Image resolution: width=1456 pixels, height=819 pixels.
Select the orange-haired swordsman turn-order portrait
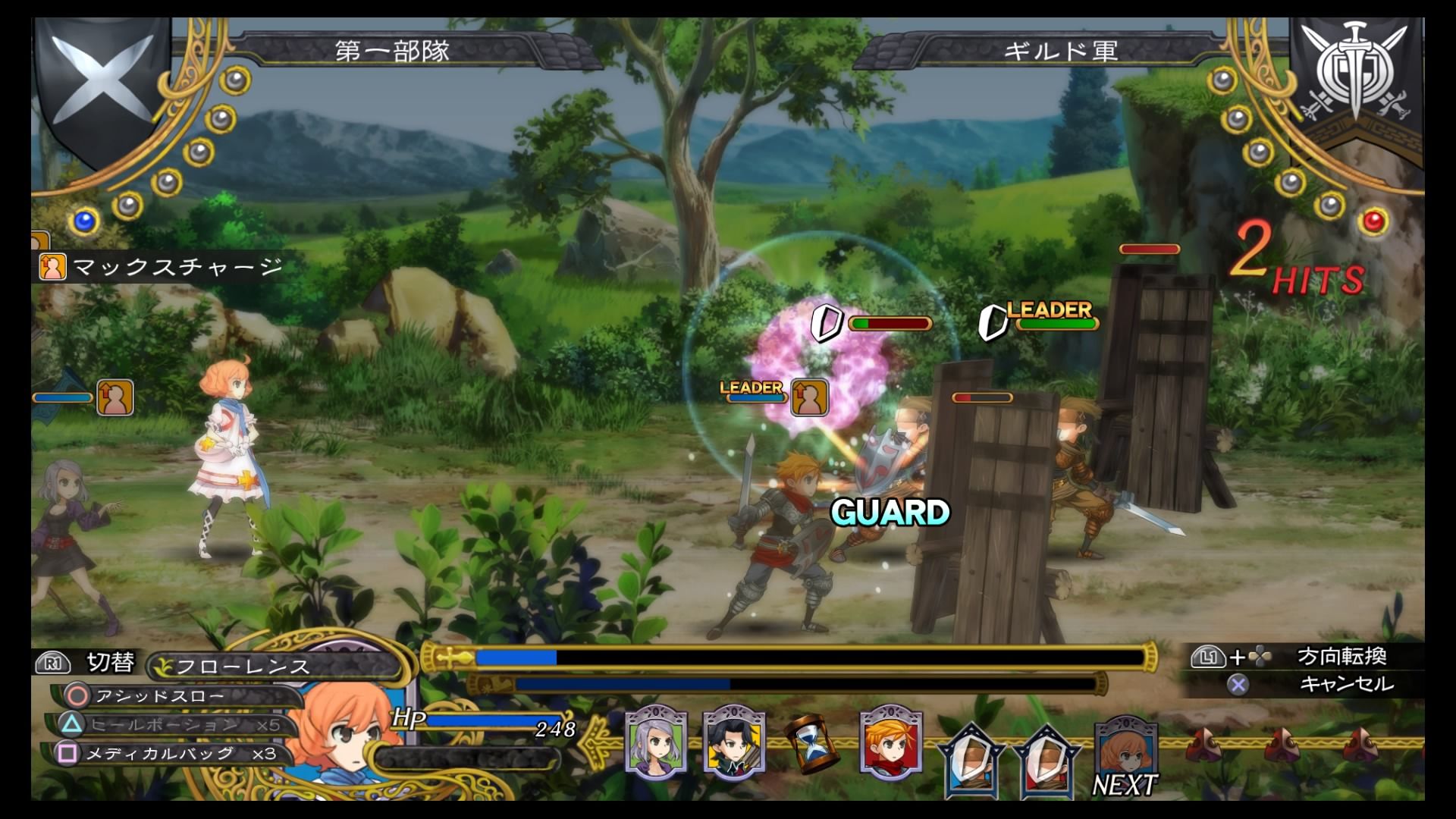click(891, 742)
